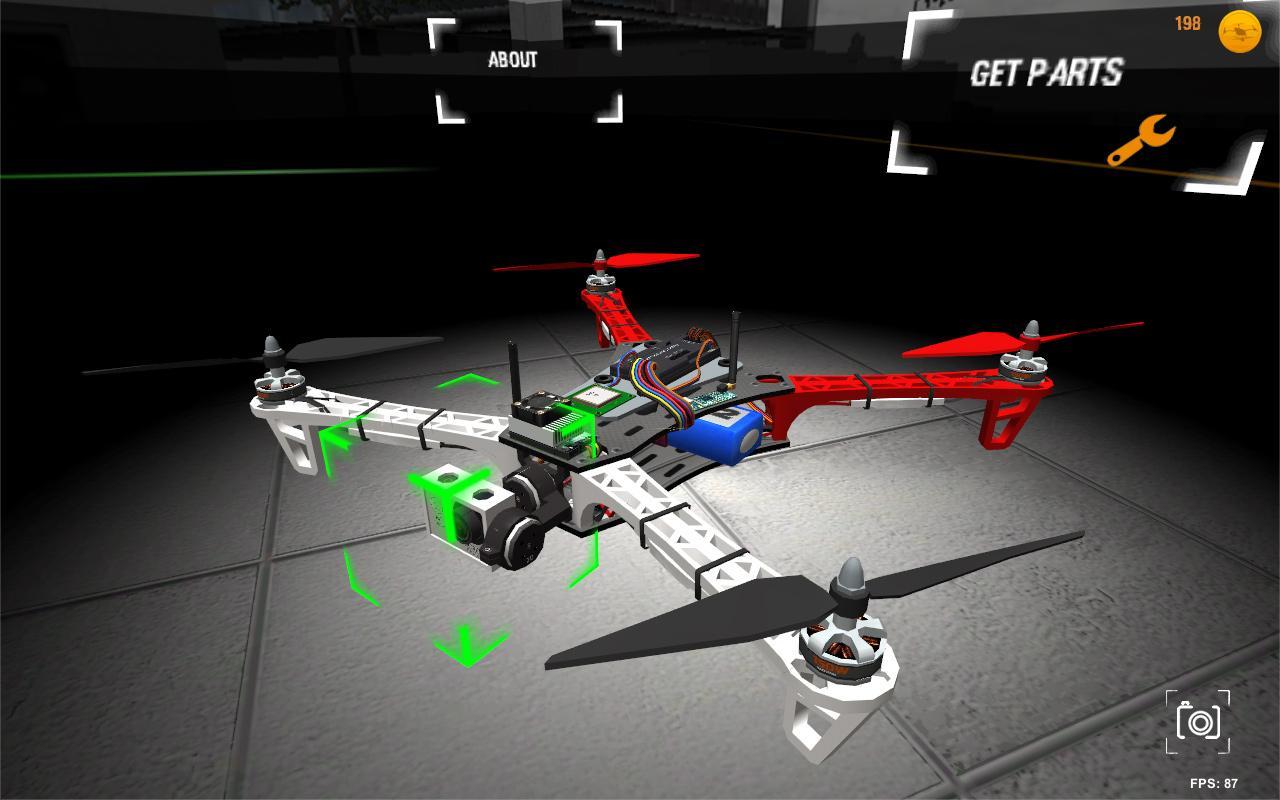This screenshot has width=1280, height=800.
Task: Take a screenshot using the camera icon
Action: point(1199,722)
